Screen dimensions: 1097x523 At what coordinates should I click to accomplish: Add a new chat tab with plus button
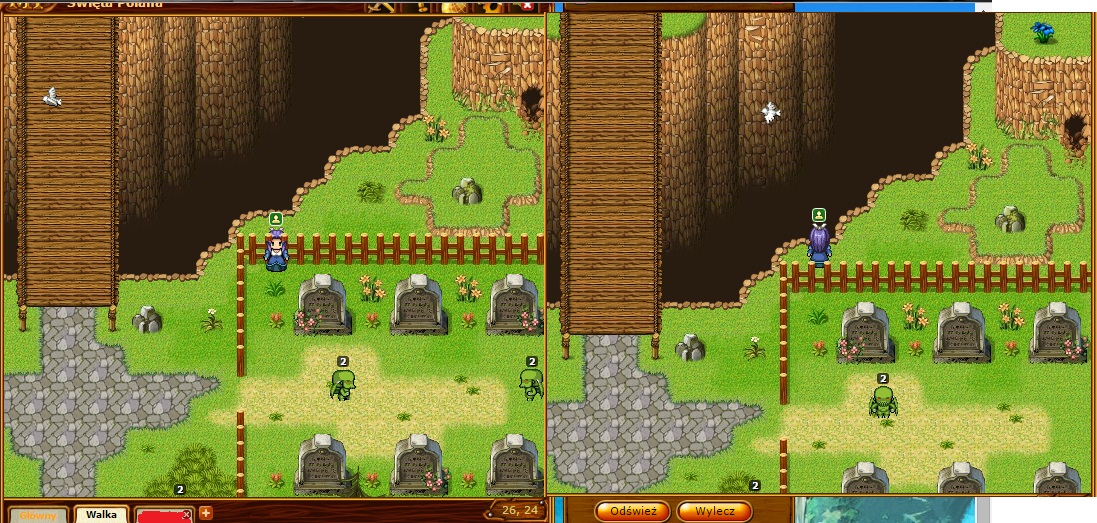tap(206, 514)
